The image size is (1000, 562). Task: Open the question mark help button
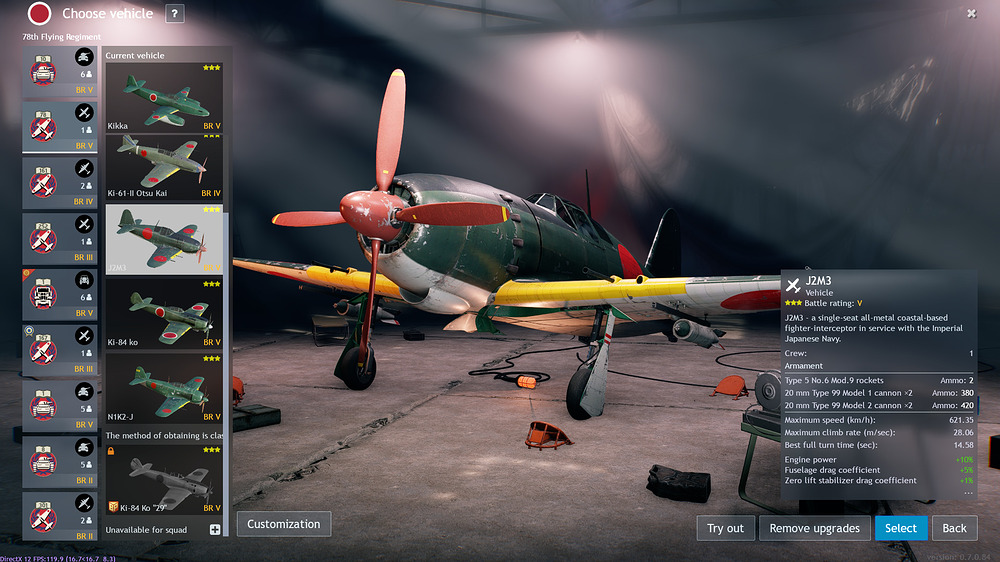(174, 13)
